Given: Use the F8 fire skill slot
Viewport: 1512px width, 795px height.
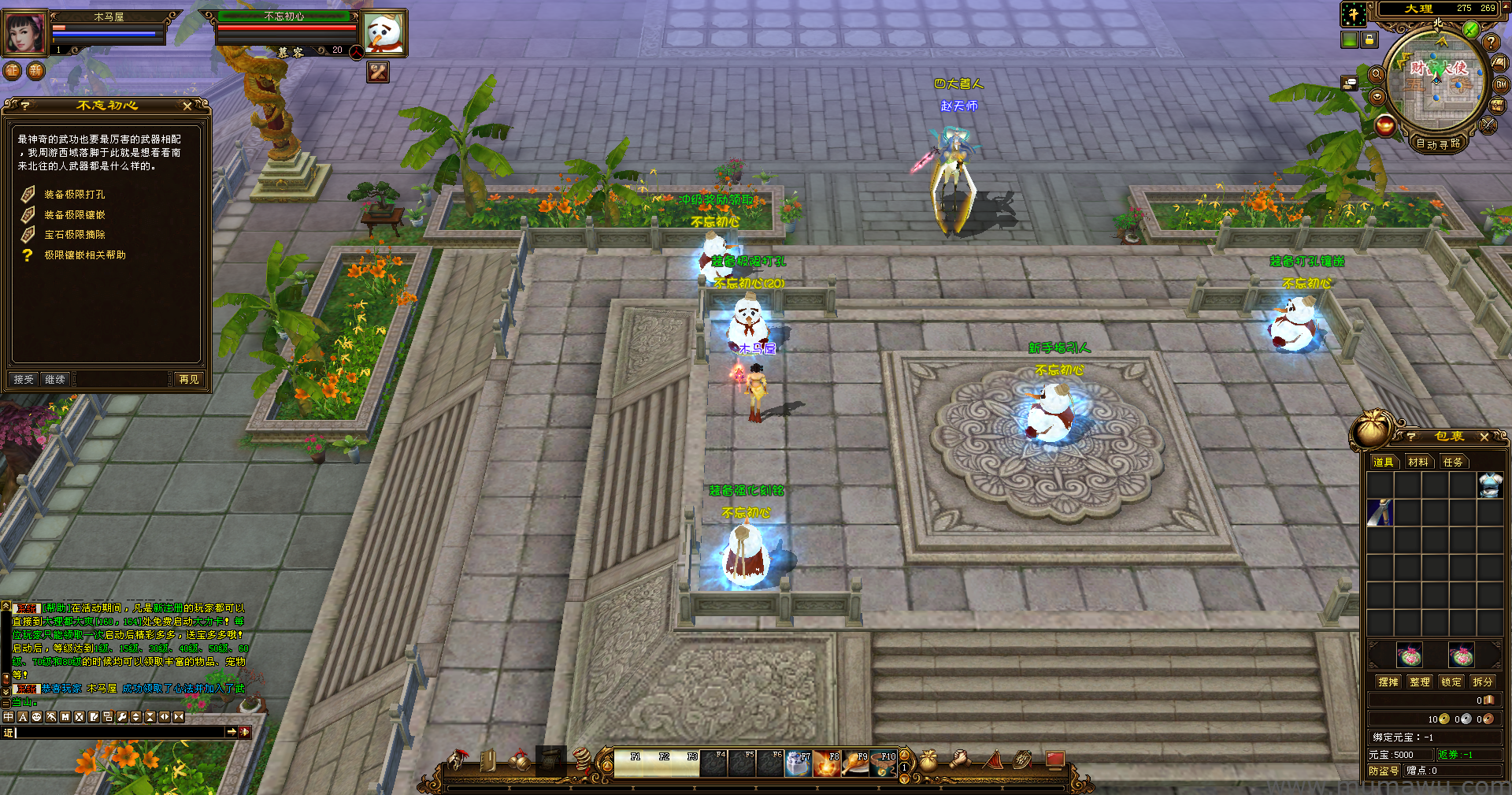Looking at the screenshot, I should pos(827,763).
